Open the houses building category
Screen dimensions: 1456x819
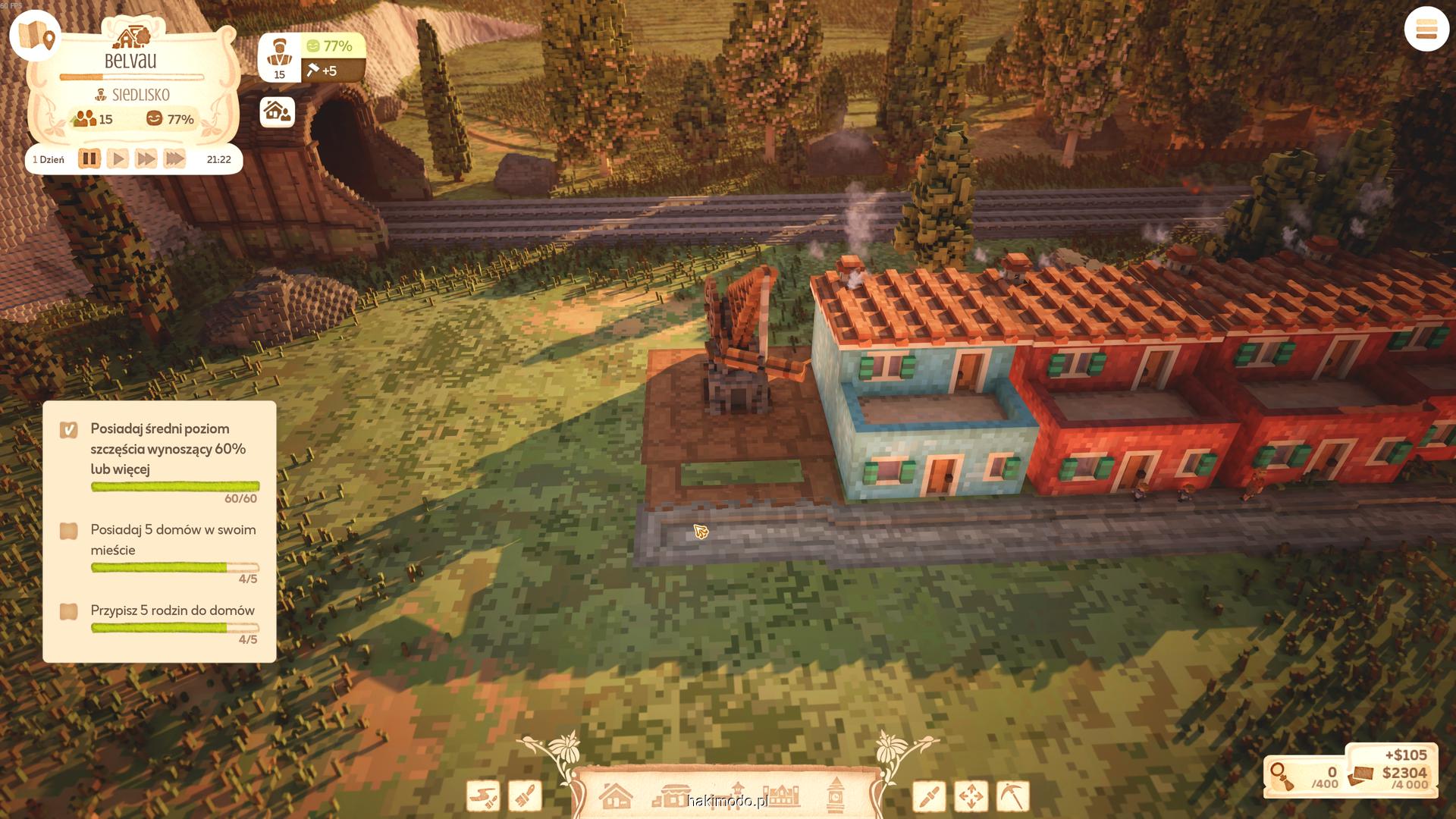[616, 796]
